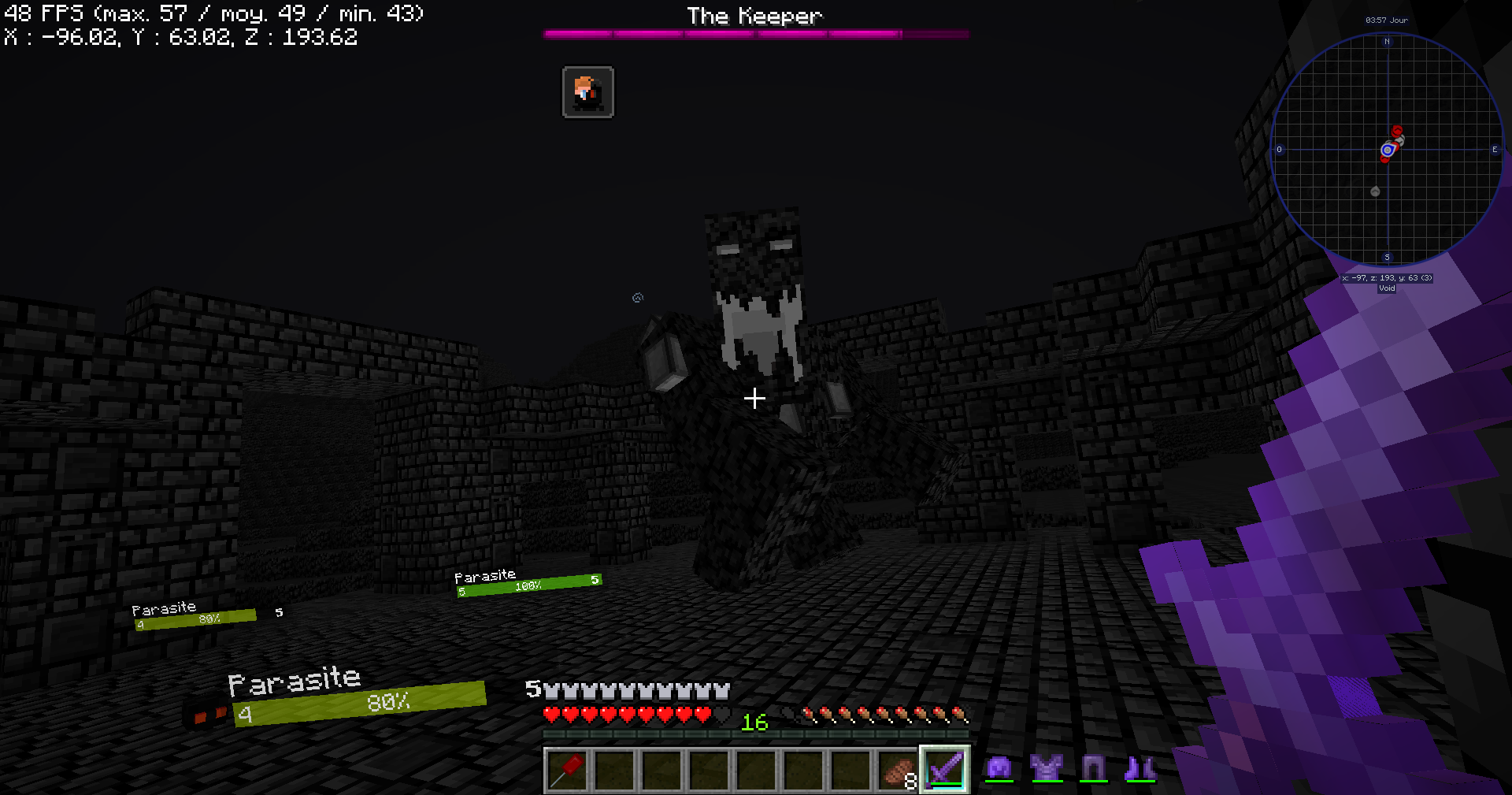Viewport: 1512px width, 795px height.
Task: Click the enchanted chestplate armor status icon
Action: click(1045, 766)
